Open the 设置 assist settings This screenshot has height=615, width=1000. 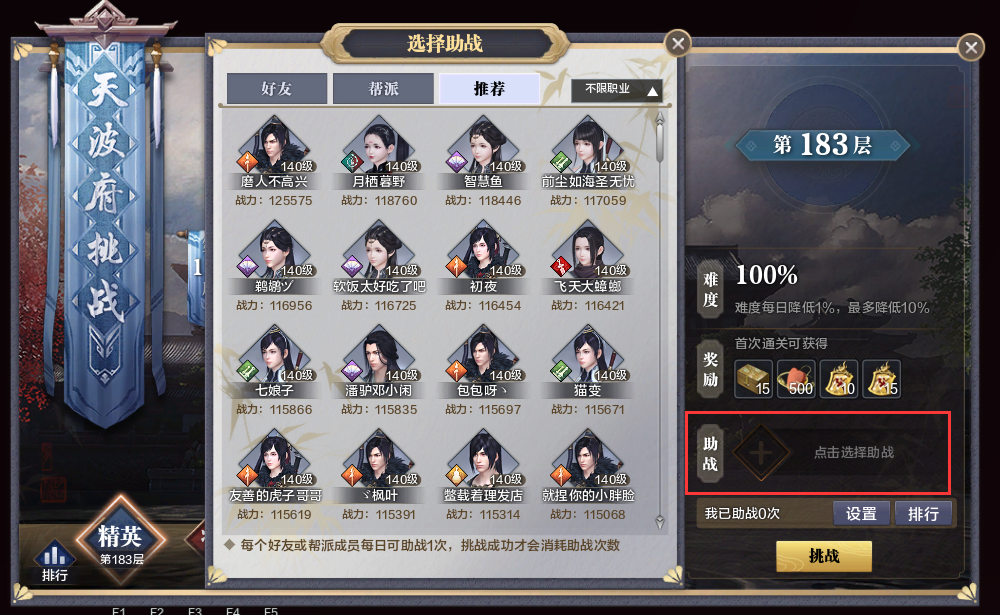click(861, 514)
